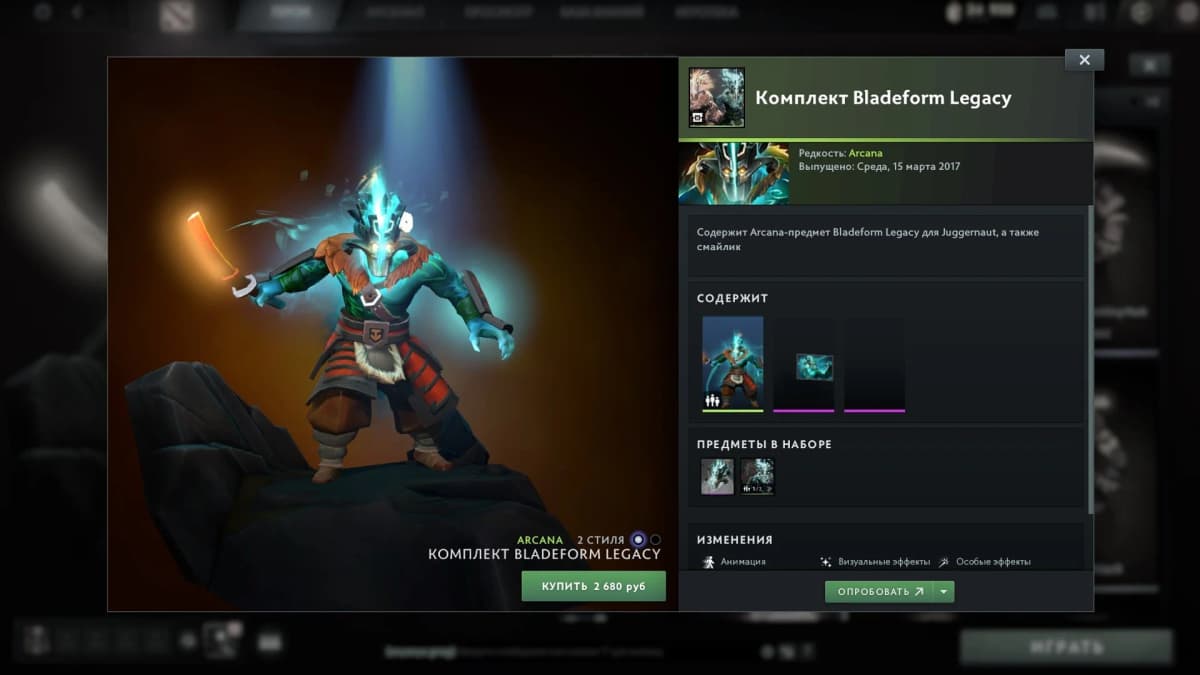Open the first item under Предметы в наборе
Image resolution: width=1200 pixels, height=675 pixels.
717,476
